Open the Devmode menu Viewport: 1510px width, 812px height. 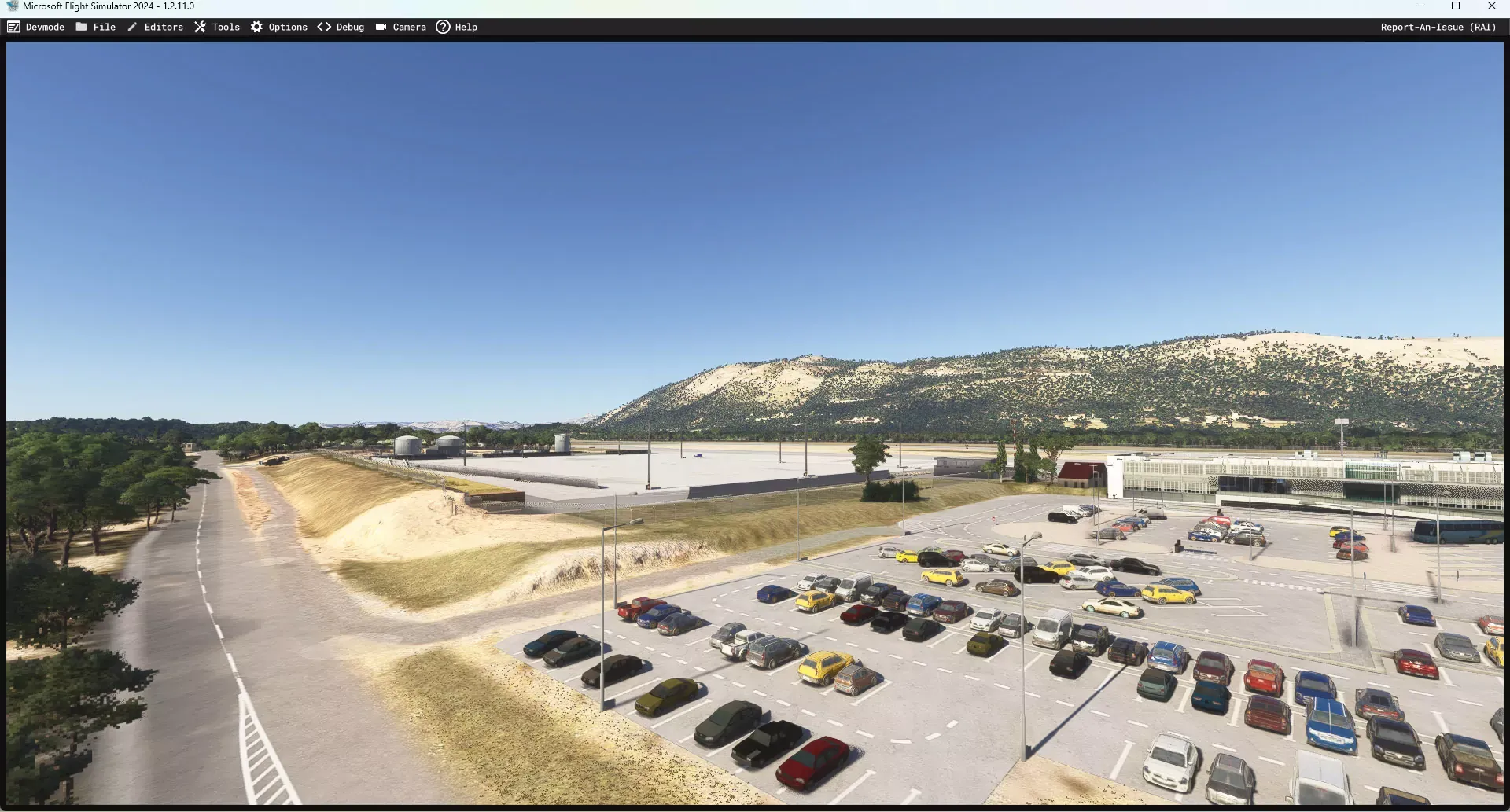36,27
